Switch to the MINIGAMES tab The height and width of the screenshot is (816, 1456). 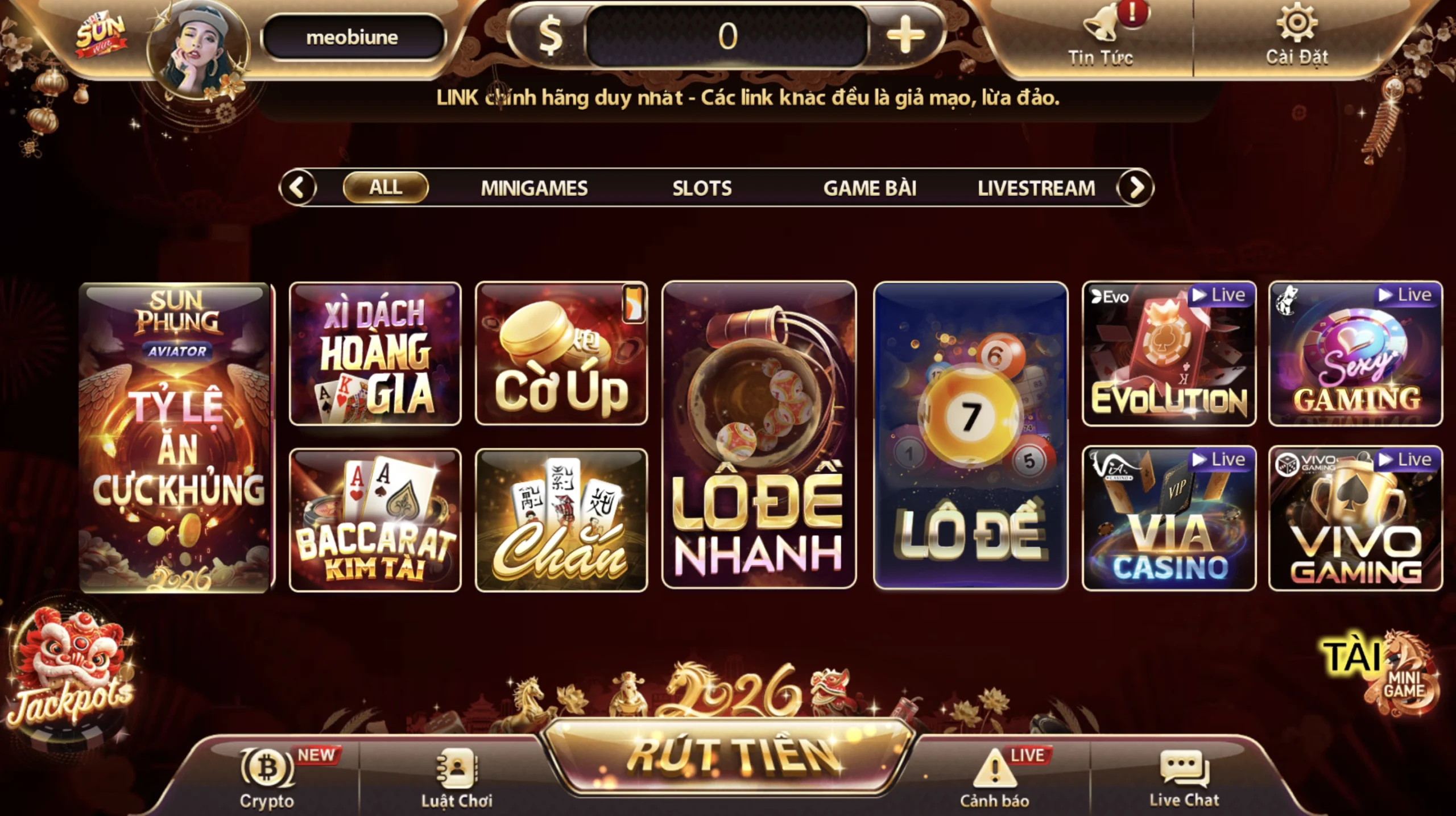[x=533, y=188]
